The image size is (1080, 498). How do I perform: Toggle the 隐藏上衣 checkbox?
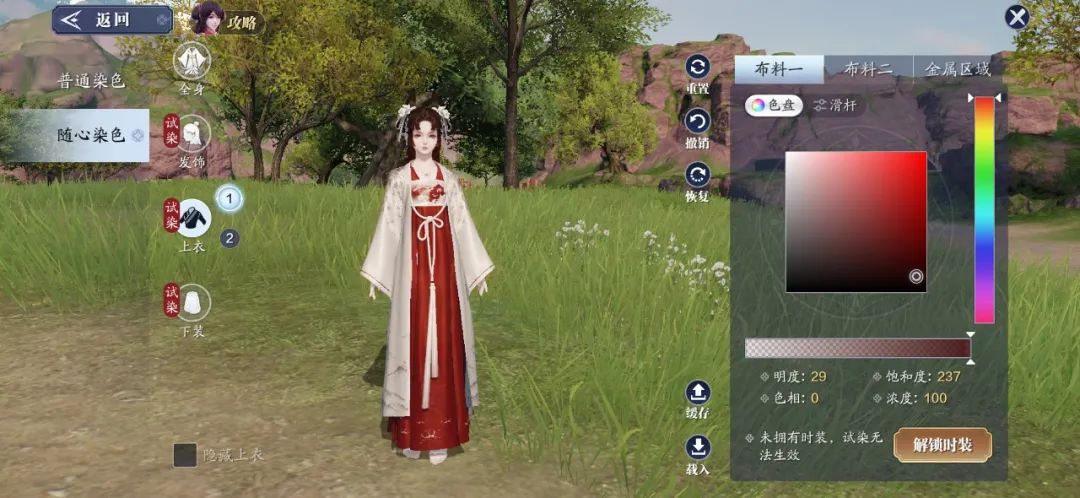(x=185, y=455)
